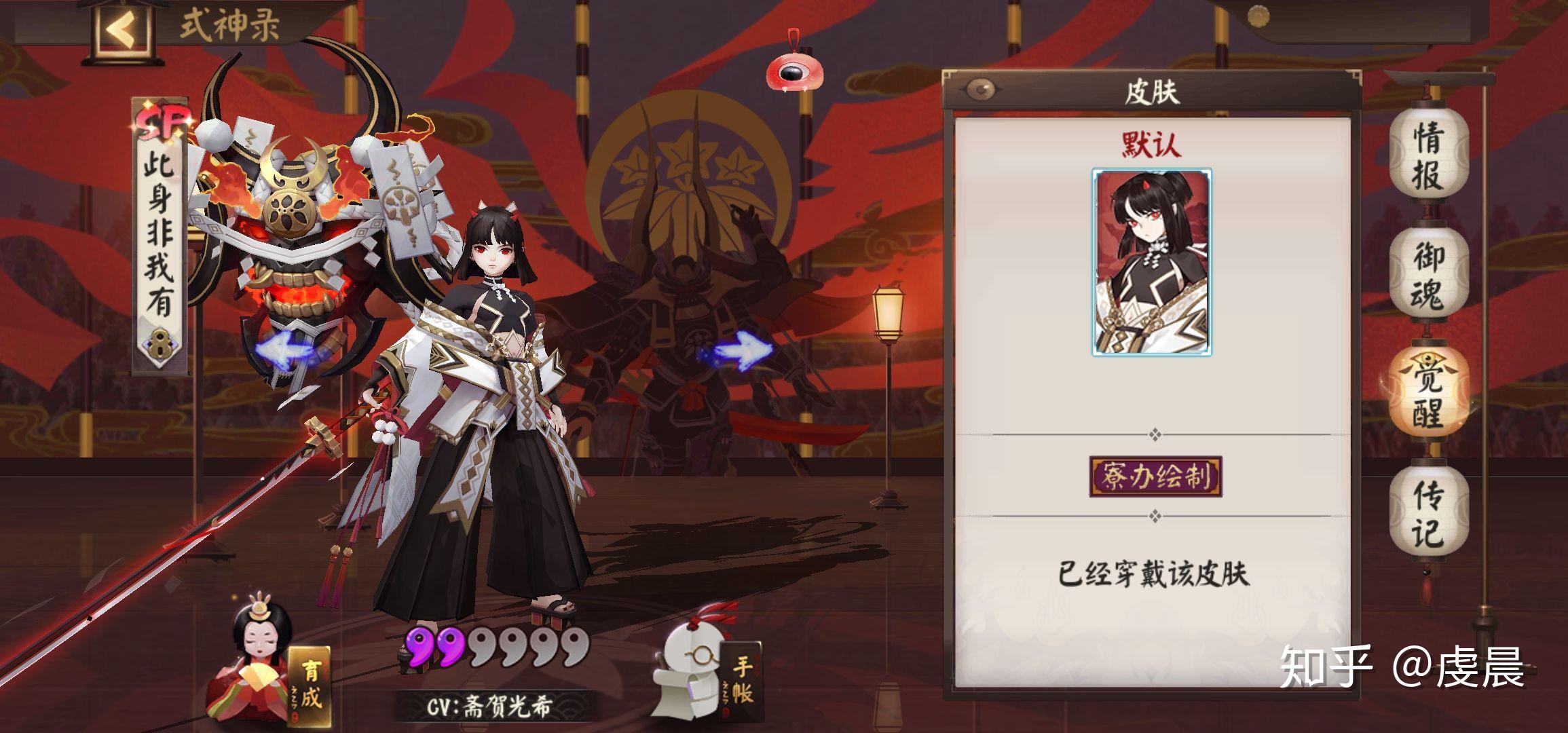Screen dimensions: 1568x733
Task: Toggle the eye icon on skin panel header
Action: [980, 89]
